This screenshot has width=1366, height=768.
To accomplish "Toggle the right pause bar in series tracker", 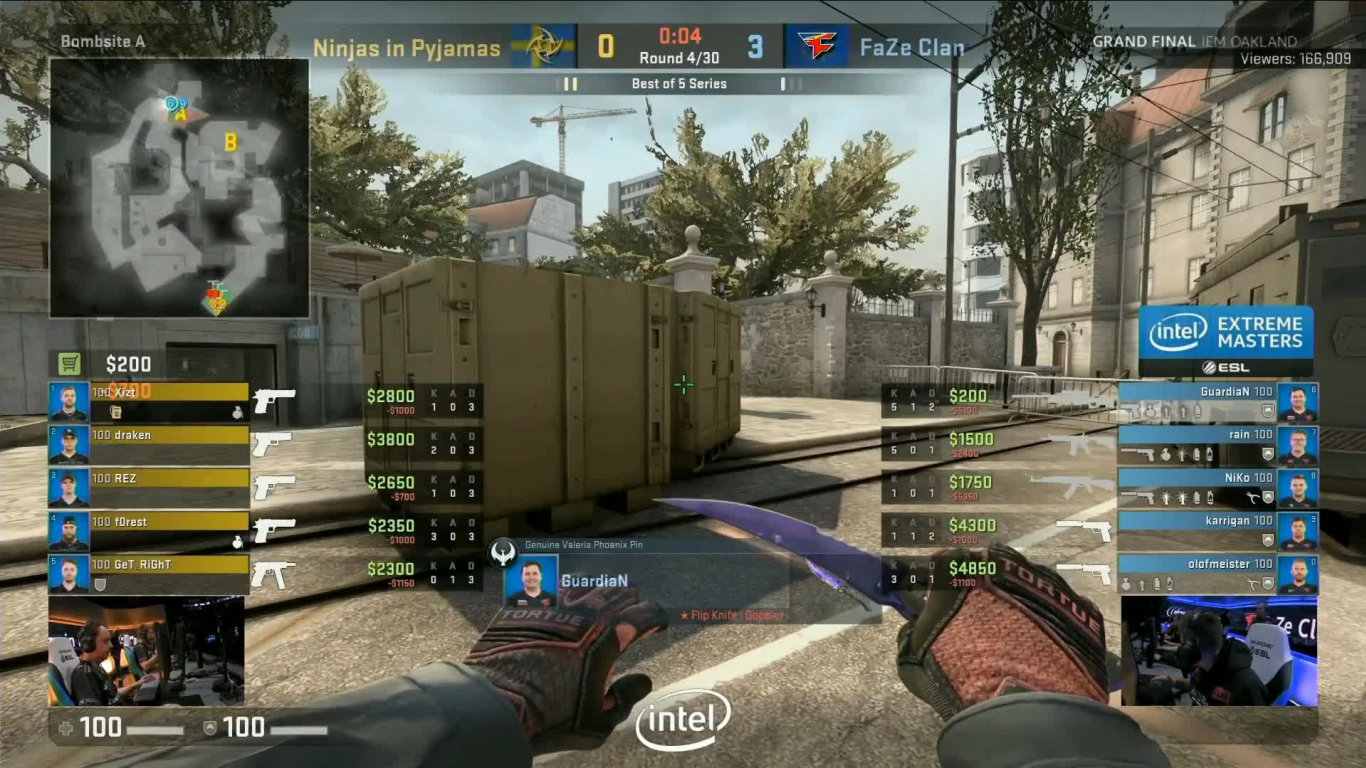I will coord(792,84).
